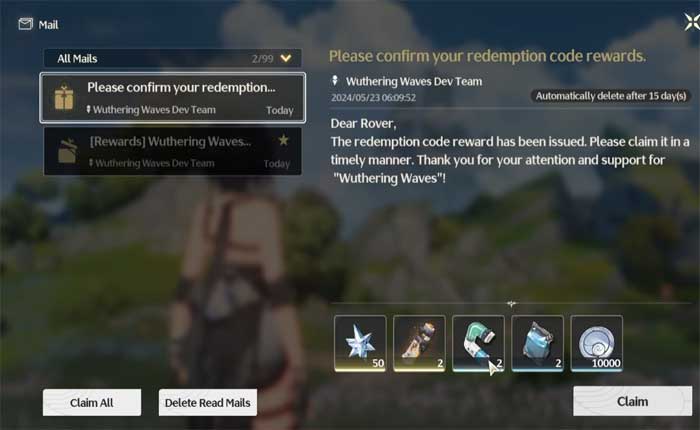
Task: Claim this mail's rewards
Action: 632,401
